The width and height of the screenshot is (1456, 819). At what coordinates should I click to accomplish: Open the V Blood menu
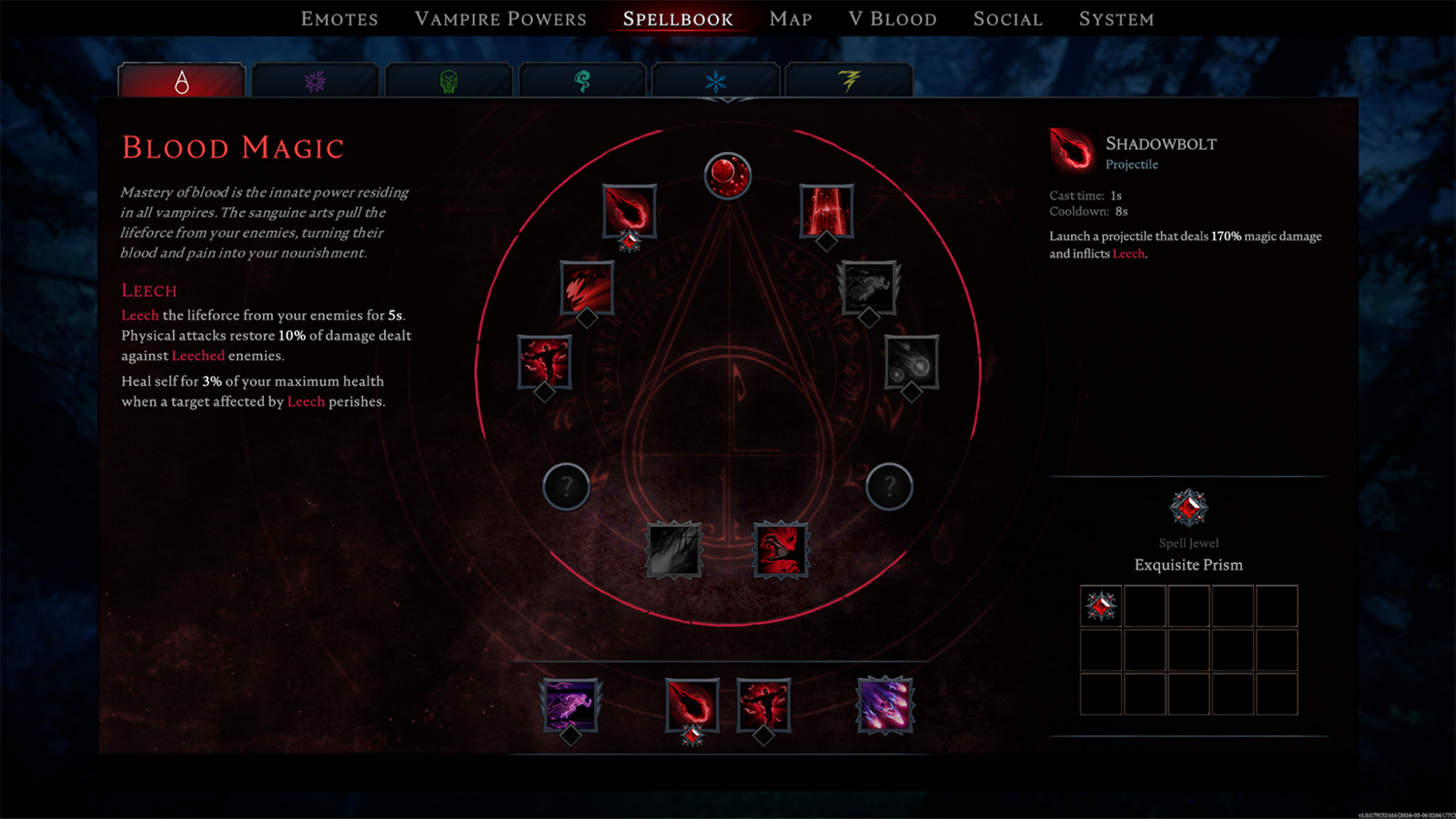892,19
